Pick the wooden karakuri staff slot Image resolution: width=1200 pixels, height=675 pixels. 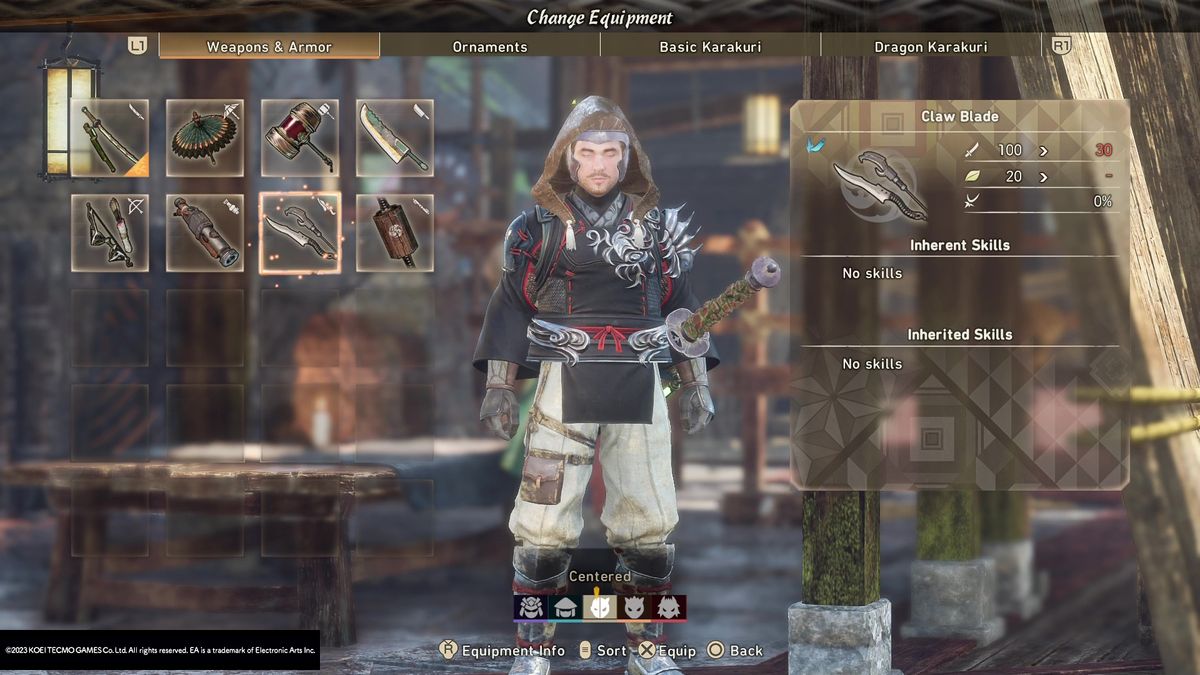[395, 233]
